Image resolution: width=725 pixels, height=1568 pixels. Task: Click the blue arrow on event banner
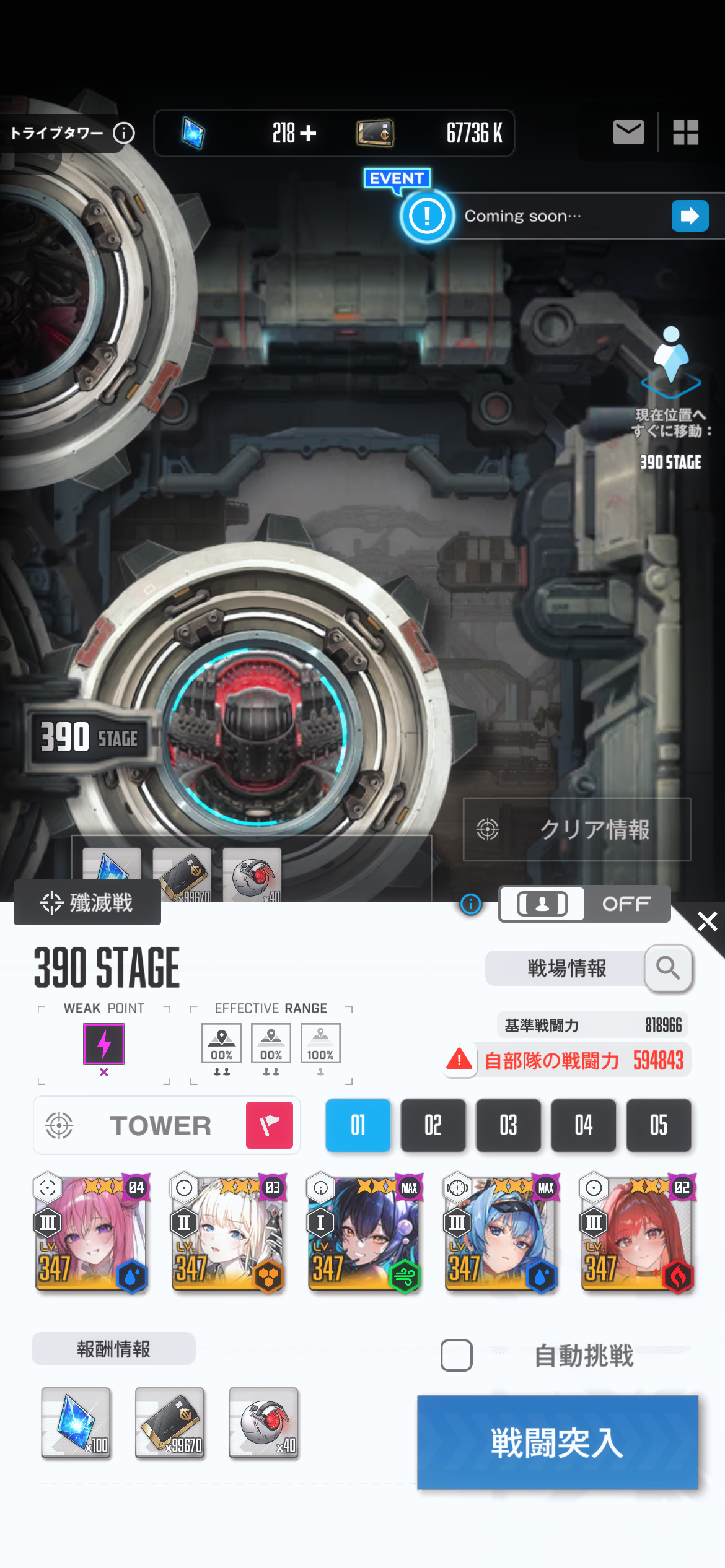click(x=690, y=216)
